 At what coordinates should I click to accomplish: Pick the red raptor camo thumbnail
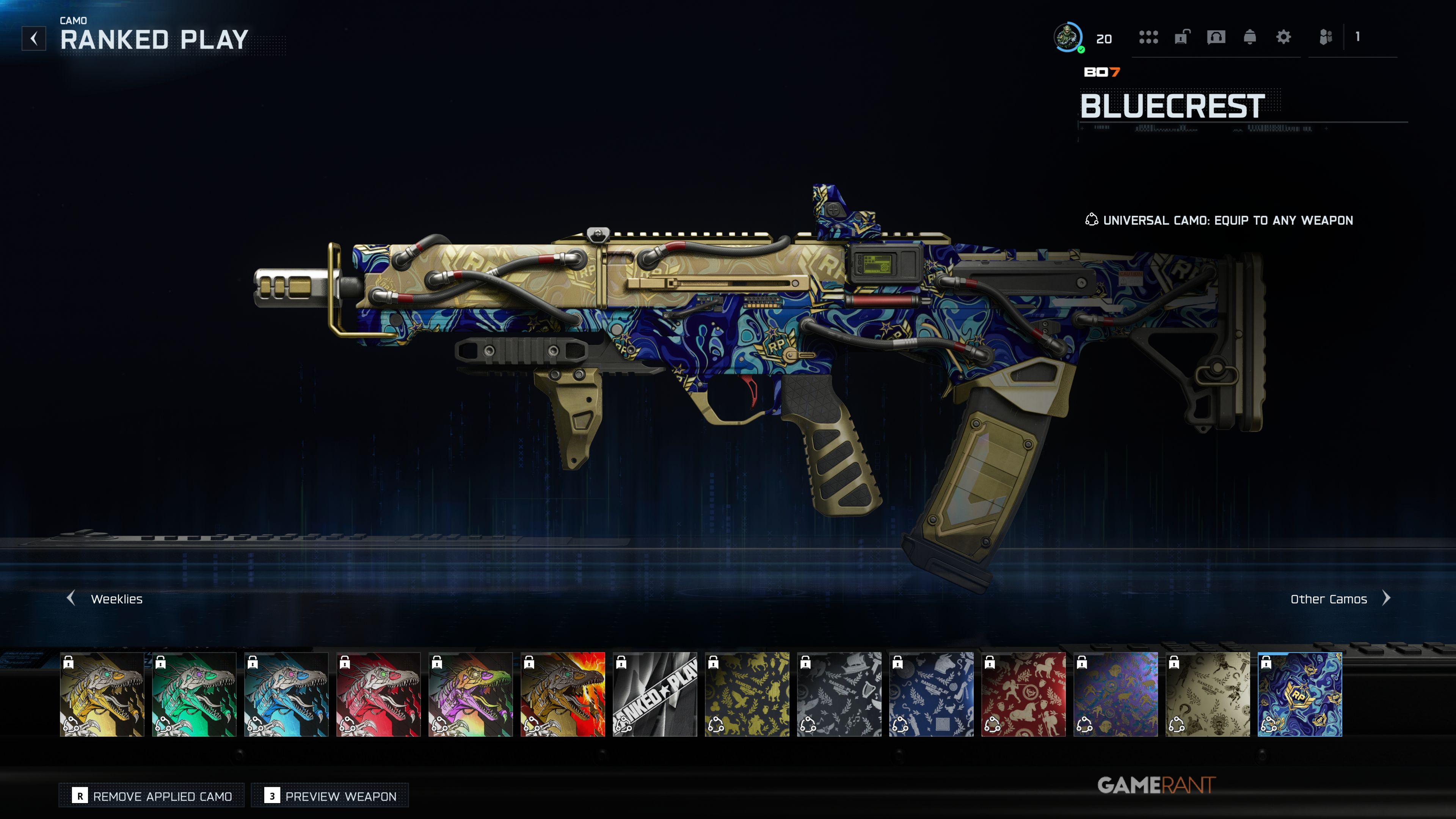click(x=379, y=694)
